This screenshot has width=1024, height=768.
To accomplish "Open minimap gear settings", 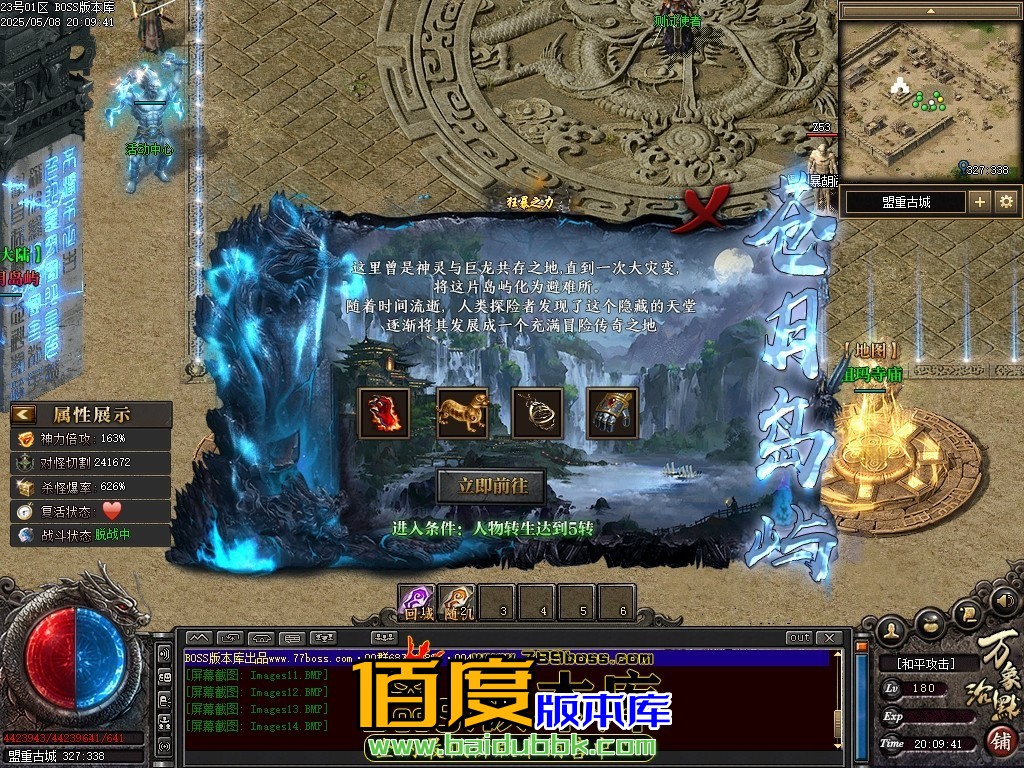I will [x=1006, y=202].
